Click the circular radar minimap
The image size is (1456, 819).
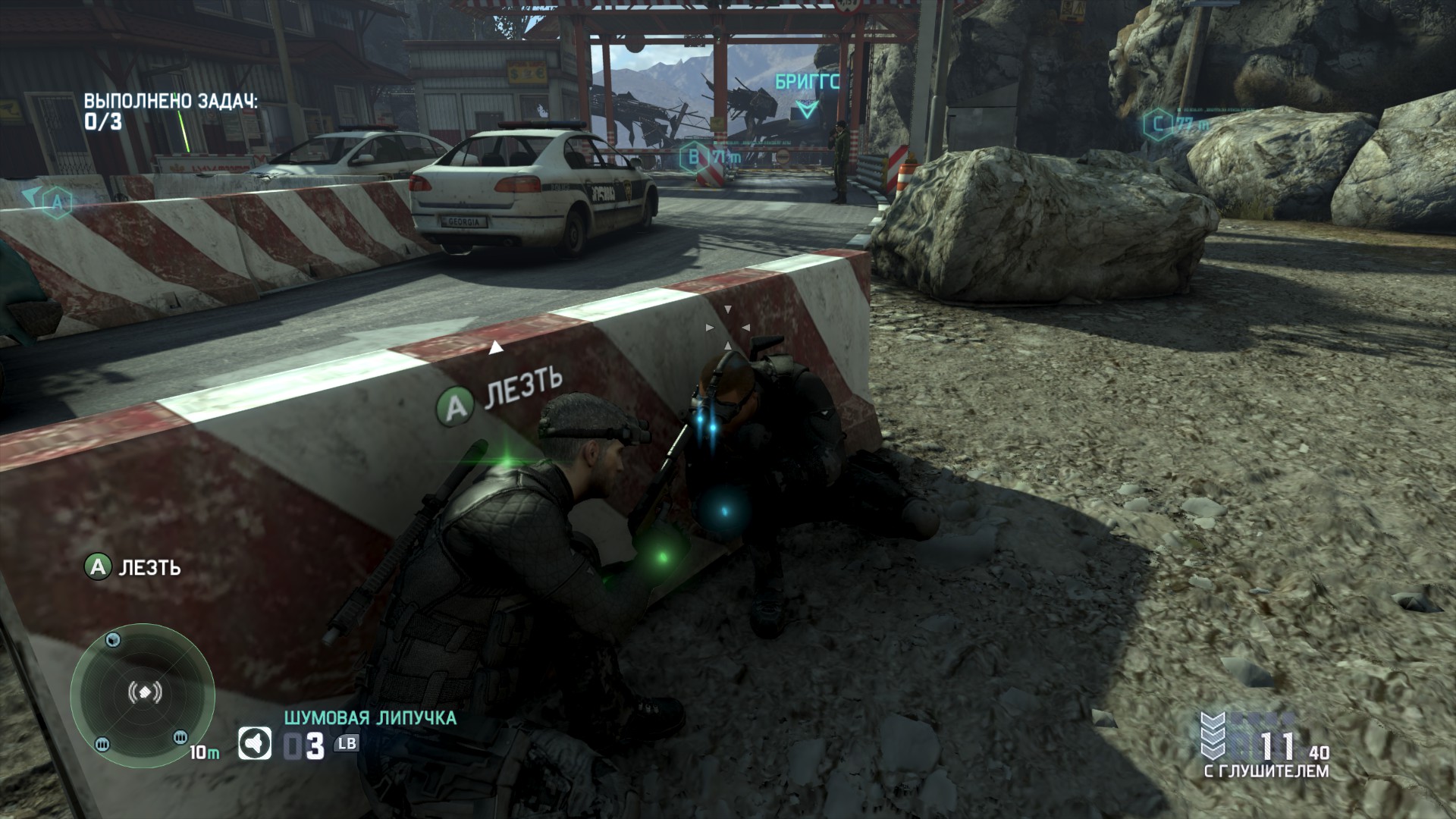point(142,692)
